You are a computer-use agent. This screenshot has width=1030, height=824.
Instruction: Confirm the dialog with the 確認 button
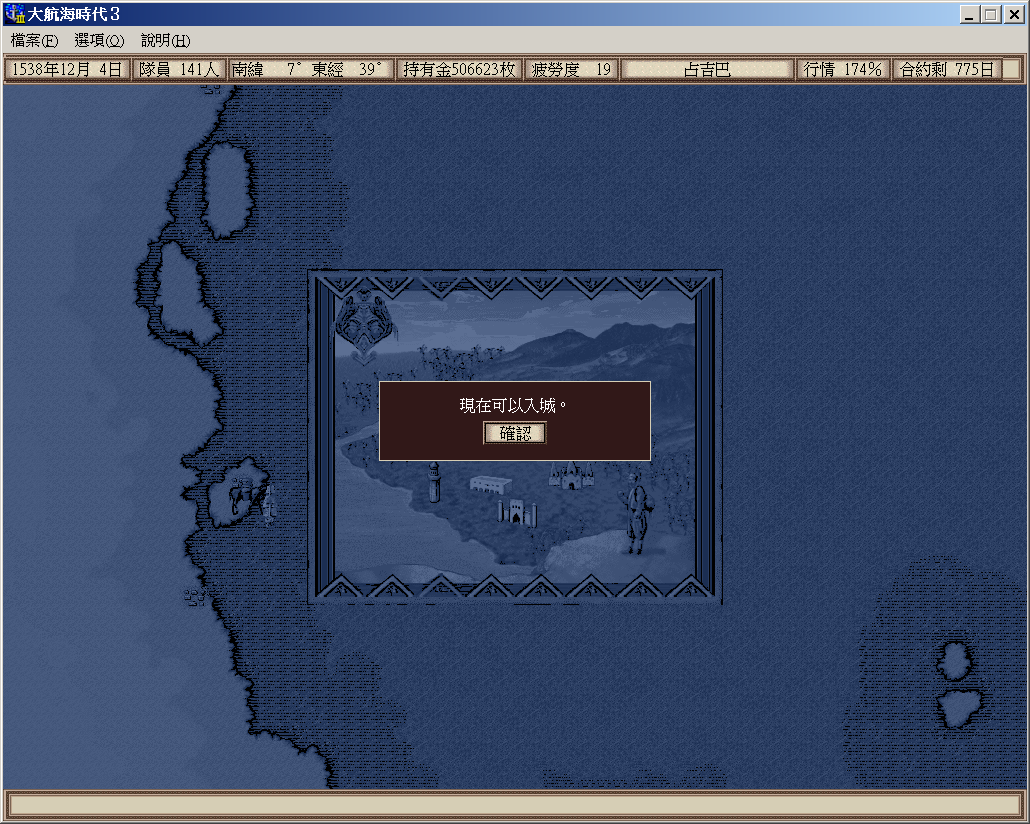point(515,433)
